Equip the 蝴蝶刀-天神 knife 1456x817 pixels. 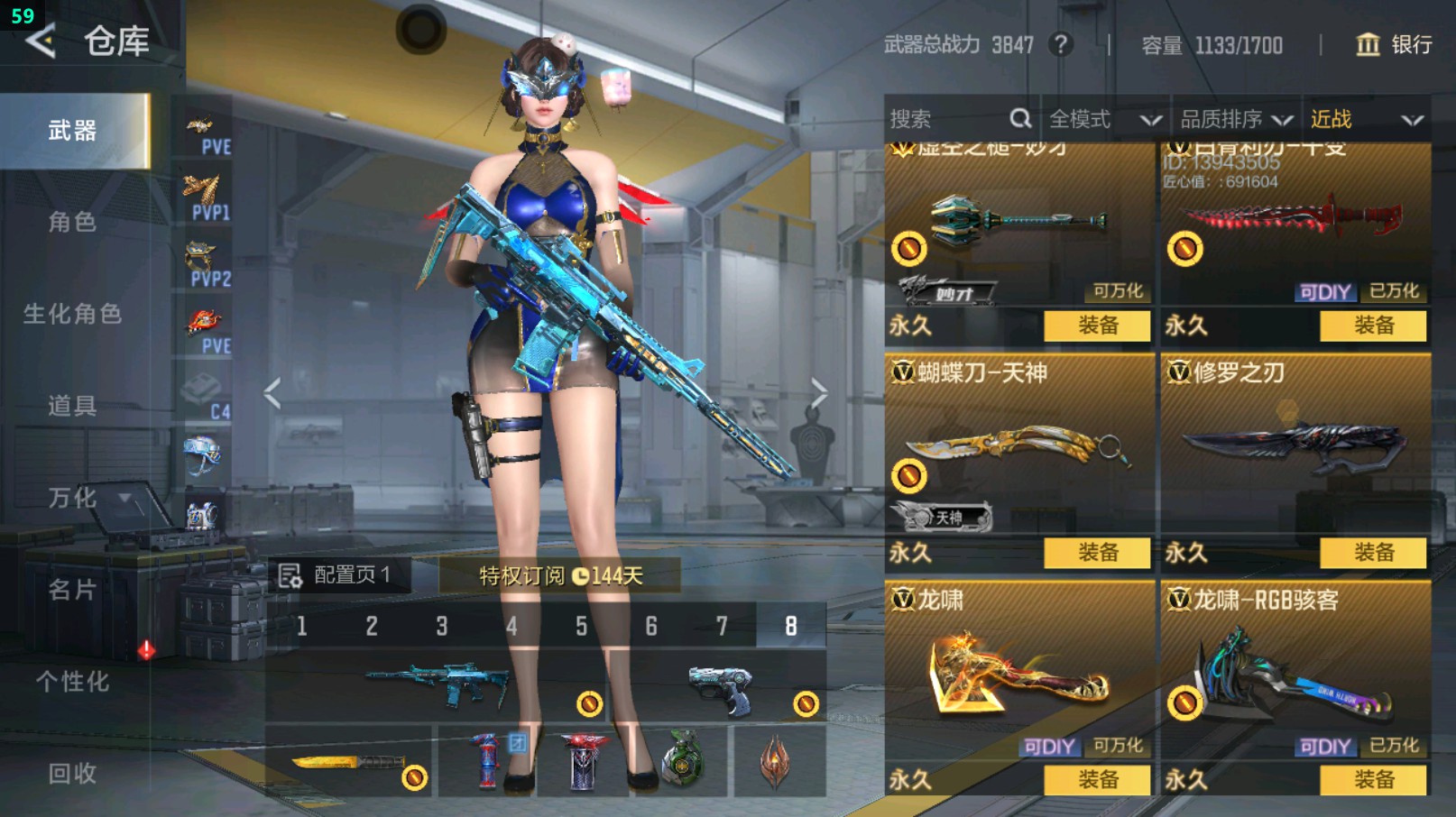1097,553
